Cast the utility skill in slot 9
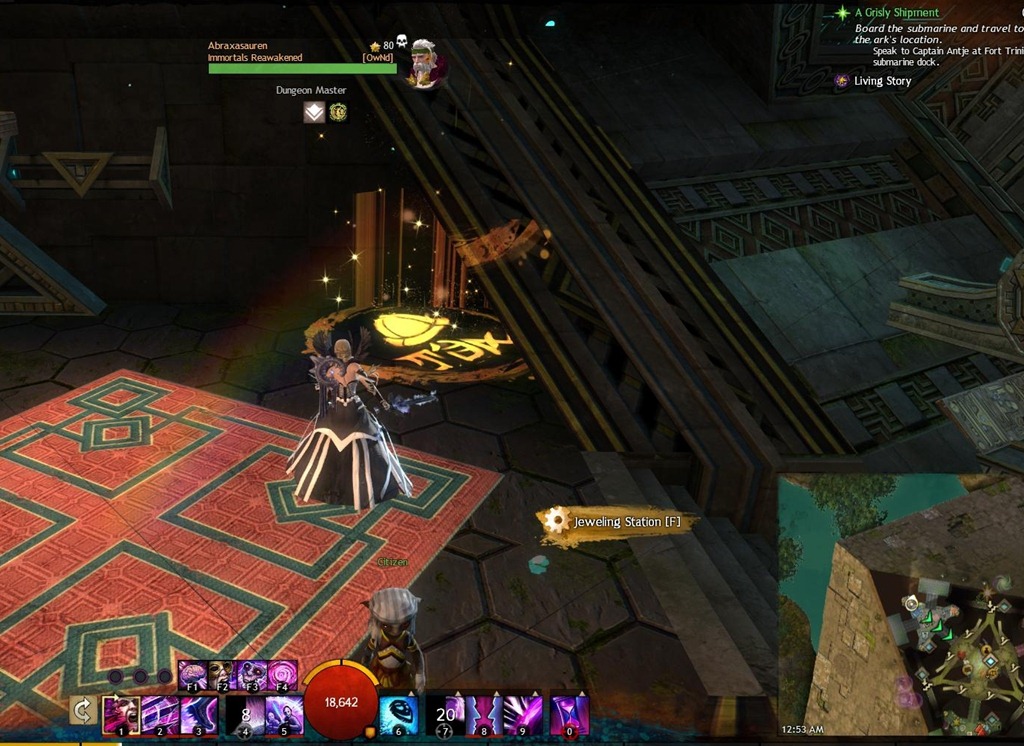 523,716
